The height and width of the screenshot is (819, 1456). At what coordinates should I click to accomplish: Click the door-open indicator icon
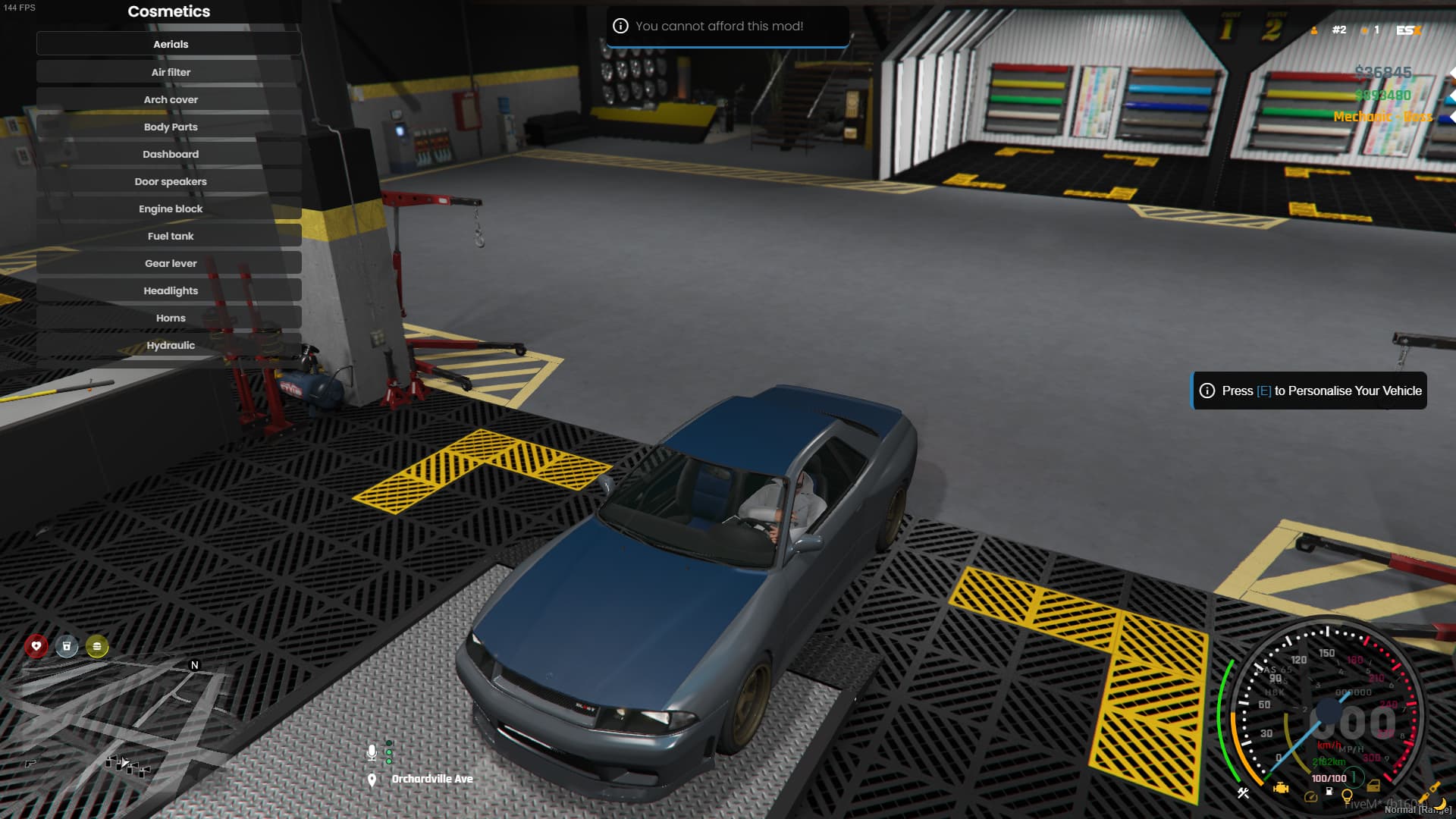[1373, 787]
